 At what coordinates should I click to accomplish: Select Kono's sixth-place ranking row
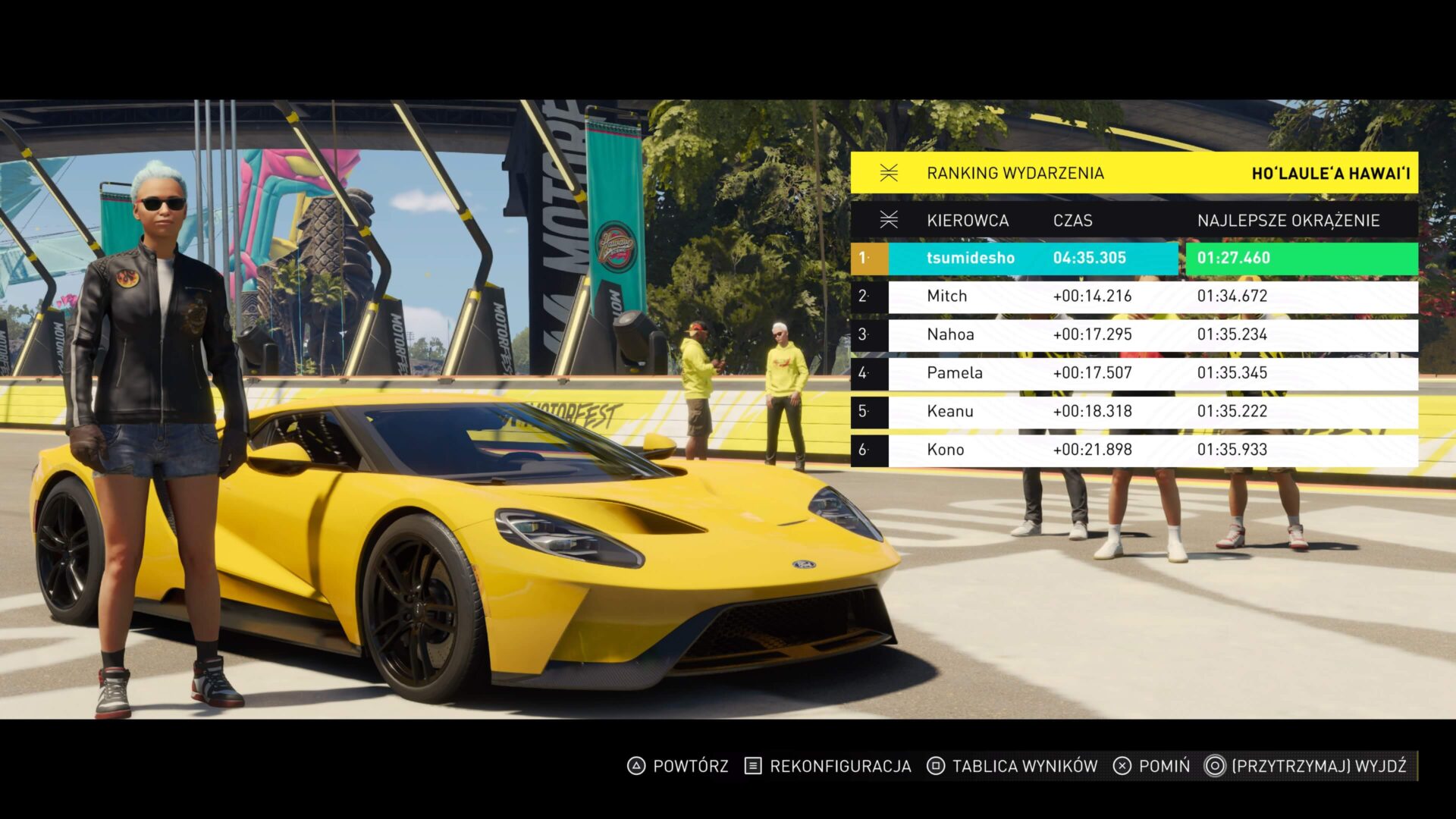click(1134, 450)
